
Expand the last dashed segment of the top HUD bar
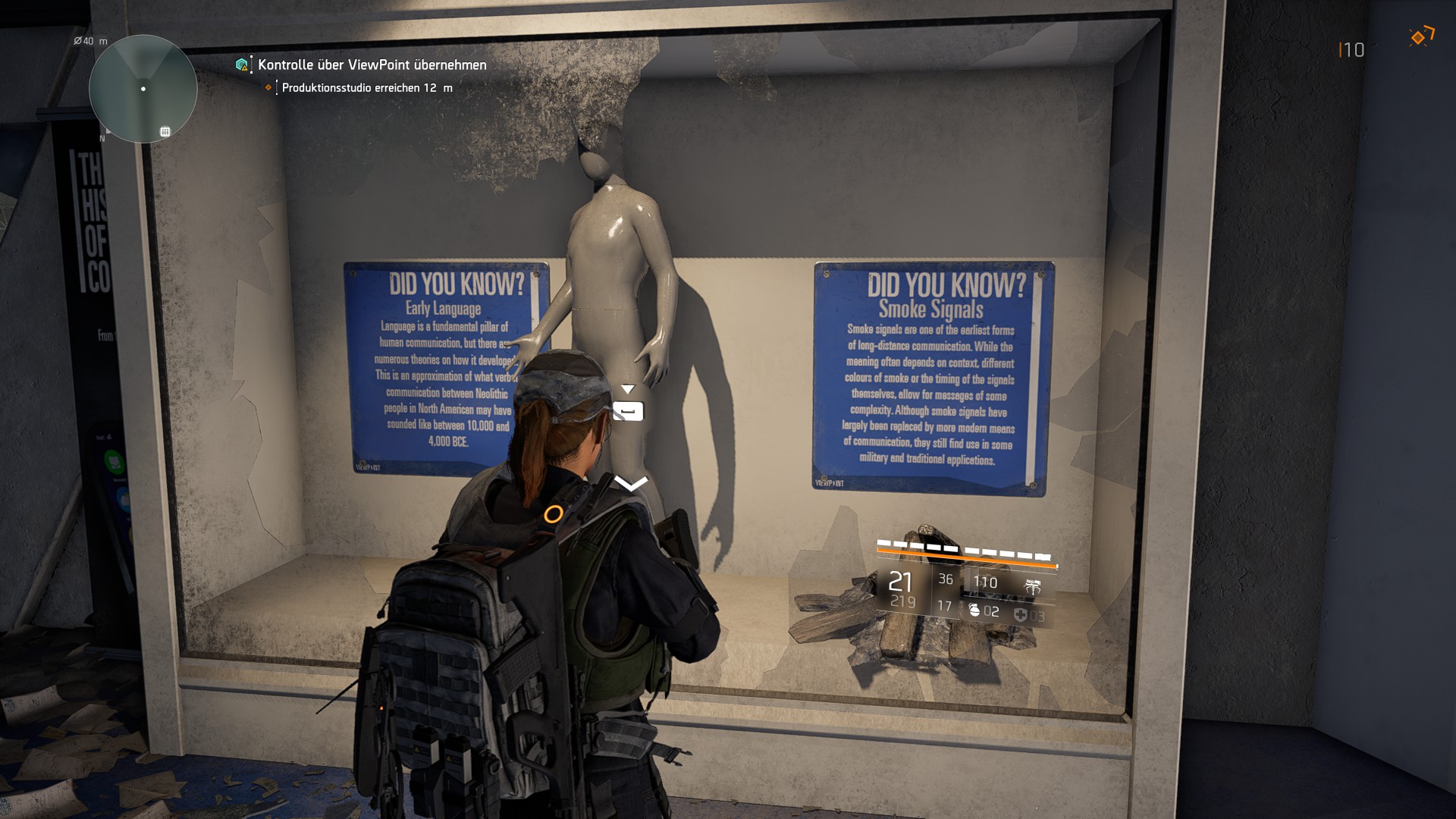[1043, 556]
